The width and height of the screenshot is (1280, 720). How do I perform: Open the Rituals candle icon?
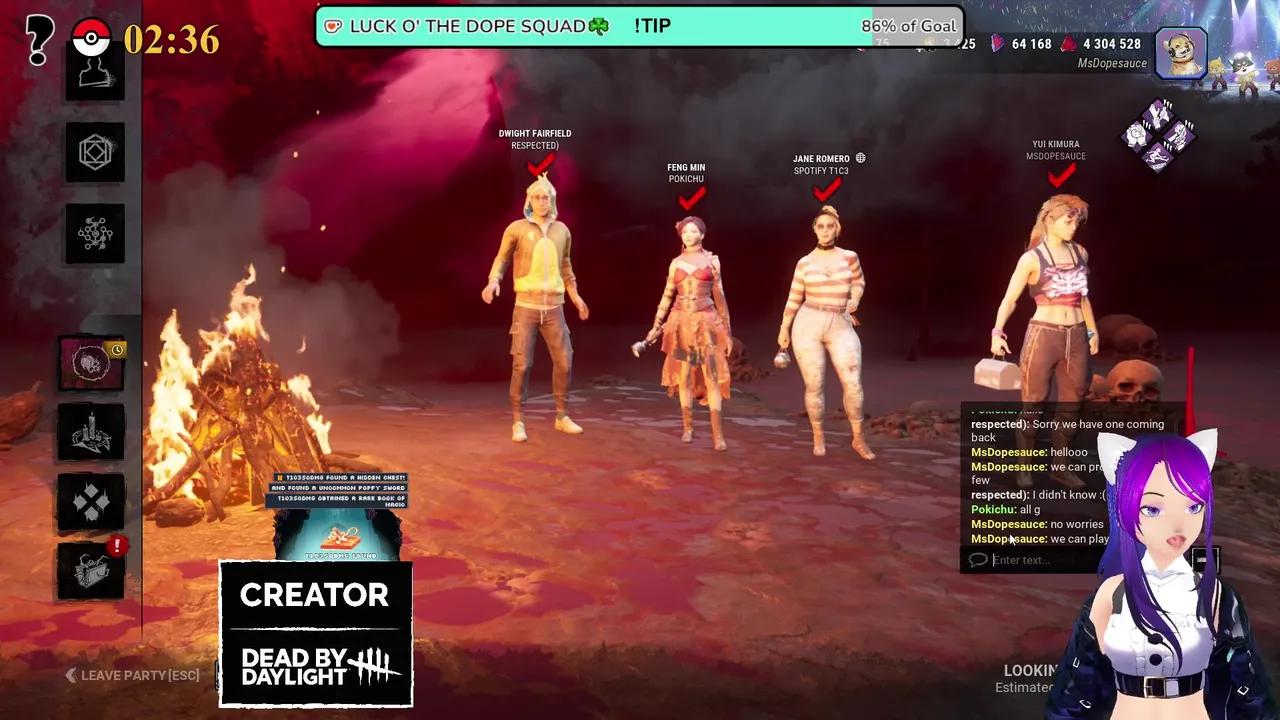[x=90, y=432]
